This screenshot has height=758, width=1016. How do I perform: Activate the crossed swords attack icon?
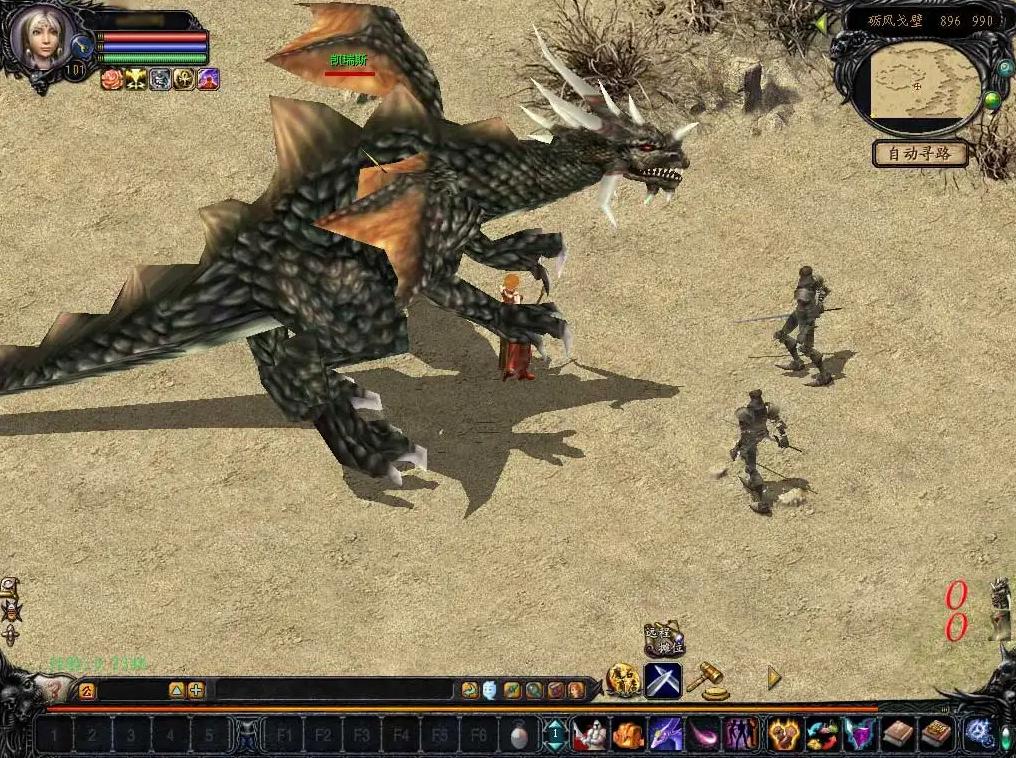point(663,680)
